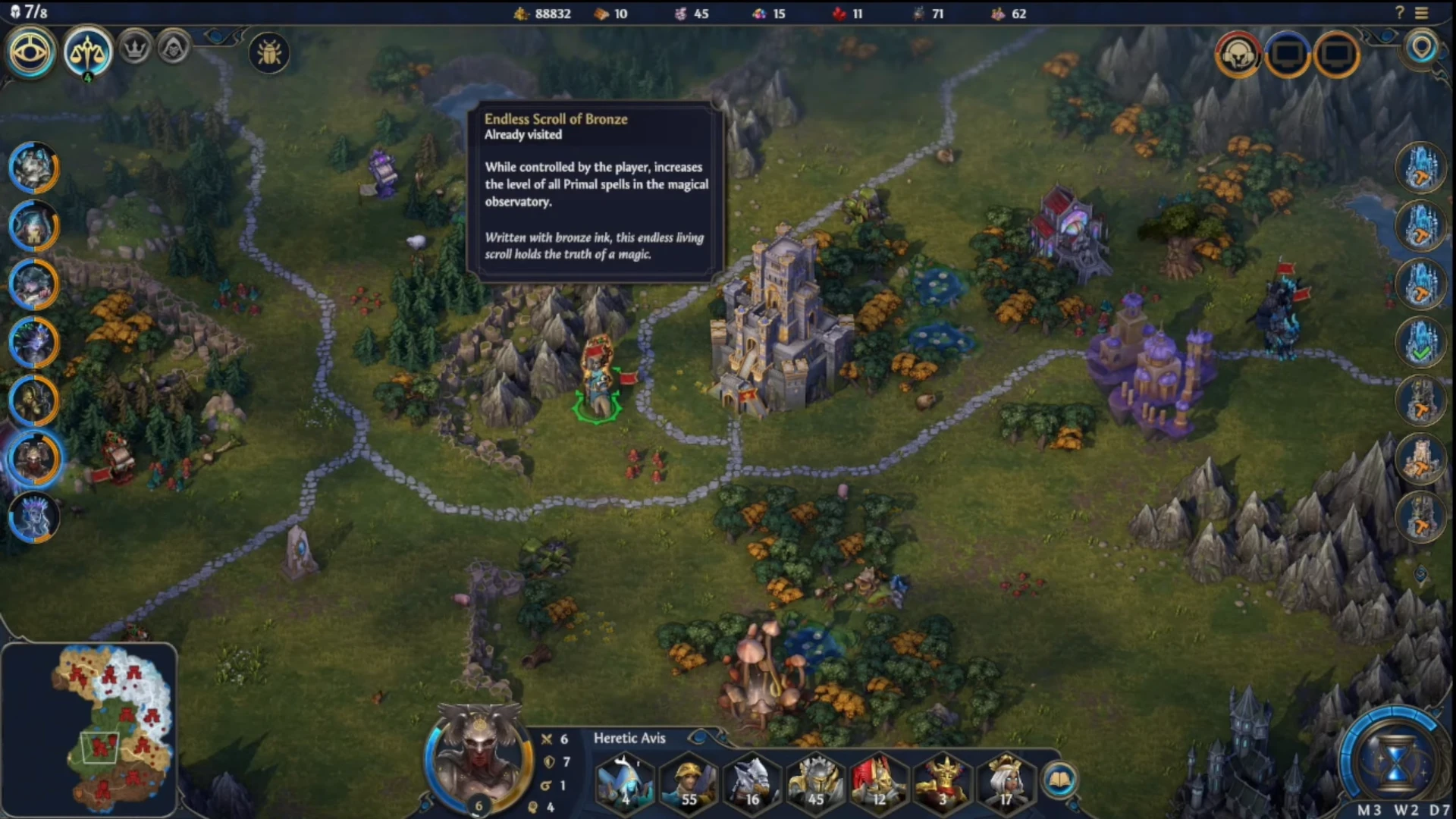Viewport: 1456px width, 819px height.
Task: Select the white-haired unit stack of 17
Action: [1006, 781]
